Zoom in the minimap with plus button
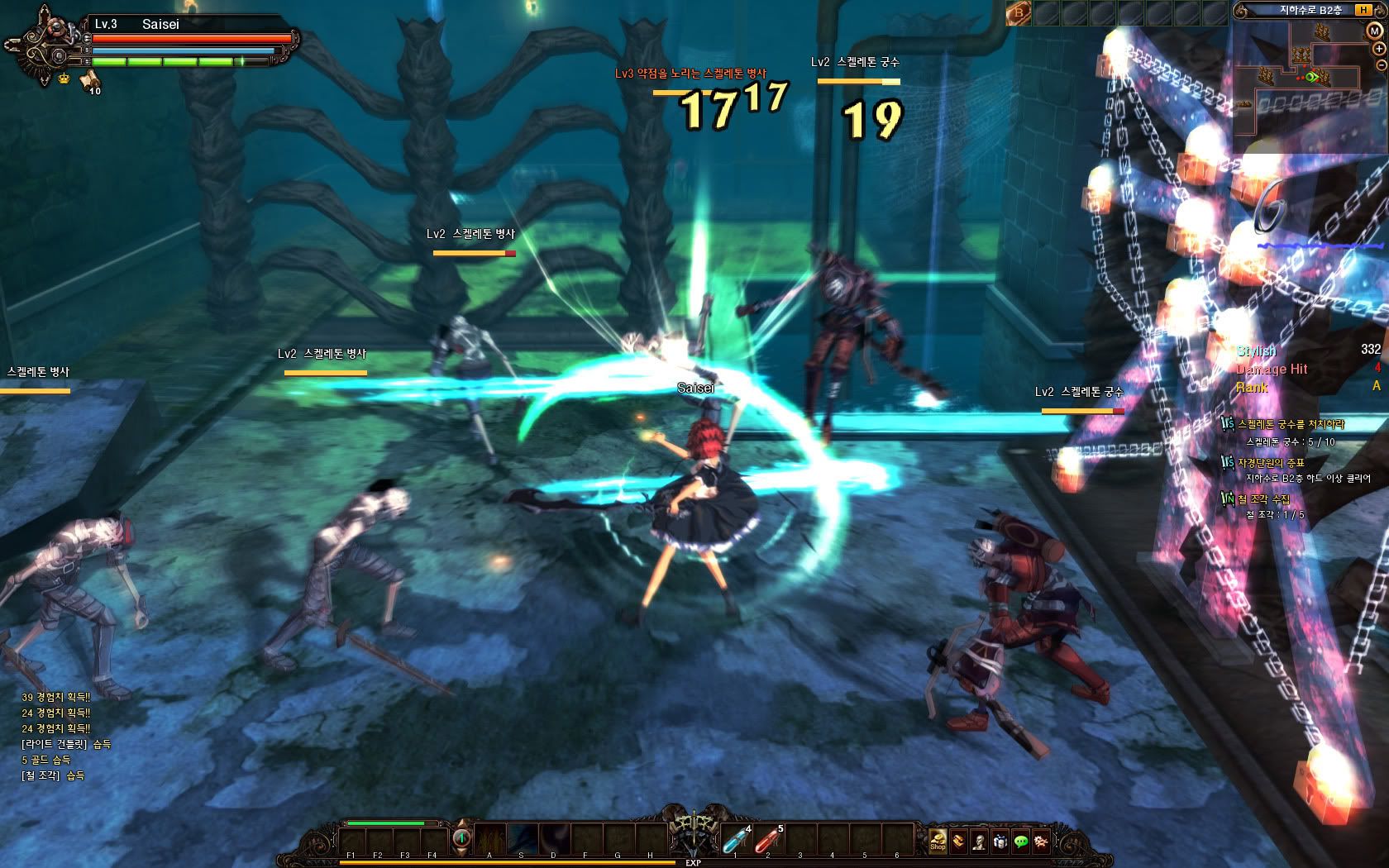The height and width of the screenshot is (868, 1389). pyautogui.click(x=1380, y=48)
